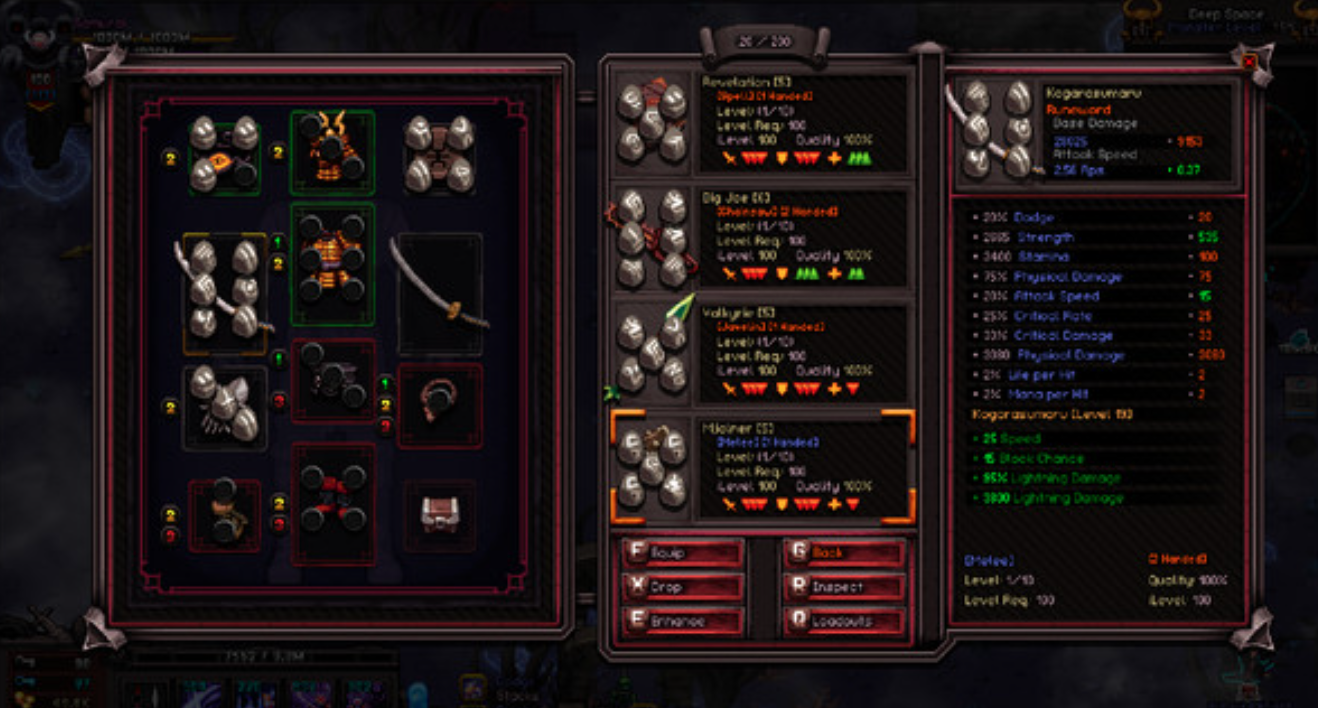Drop the selected item
This screenshot has height=708, width=1318.
tap(684, 587)
